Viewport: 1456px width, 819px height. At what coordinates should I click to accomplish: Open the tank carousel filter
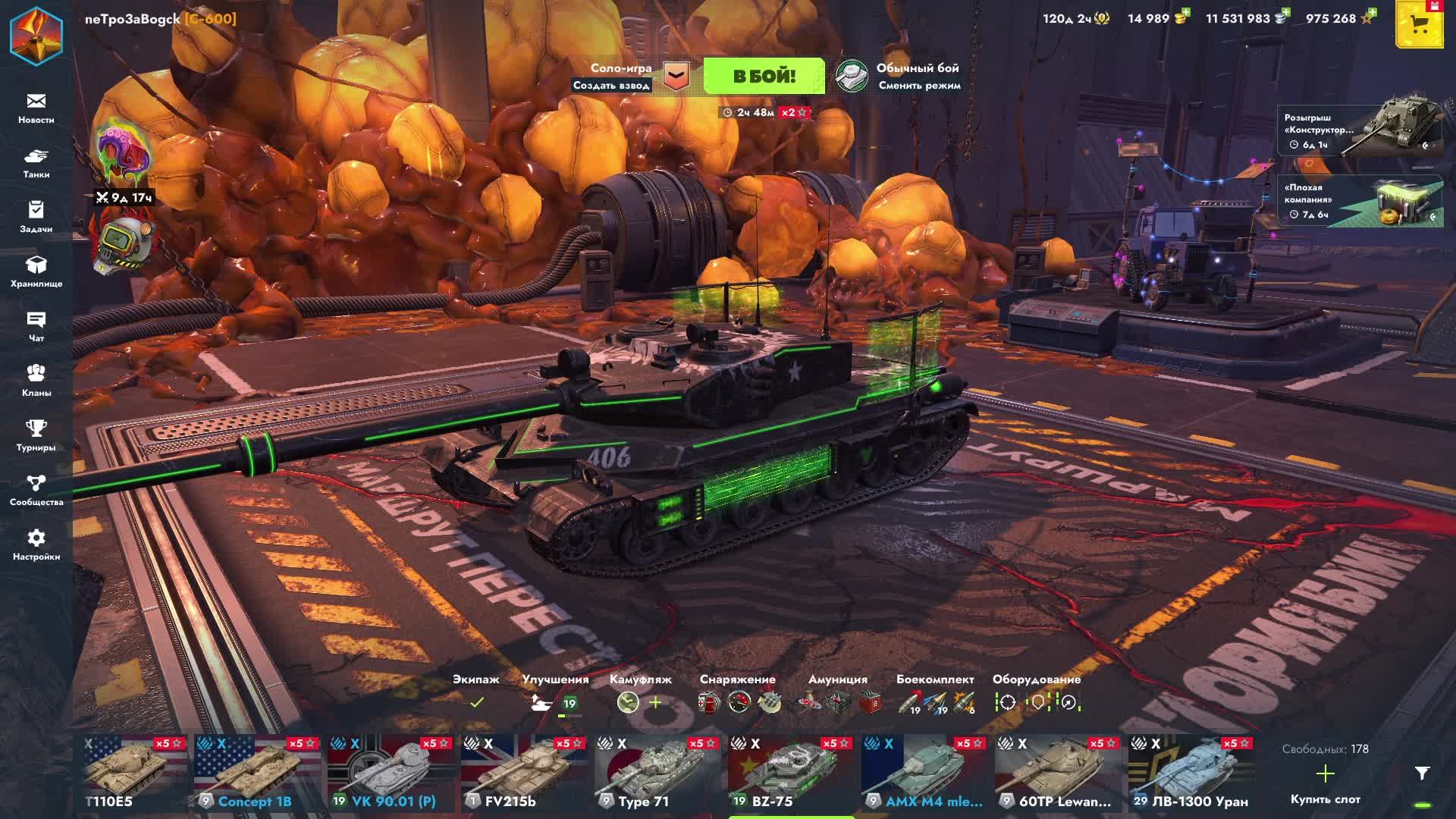tap(1422, 773)
